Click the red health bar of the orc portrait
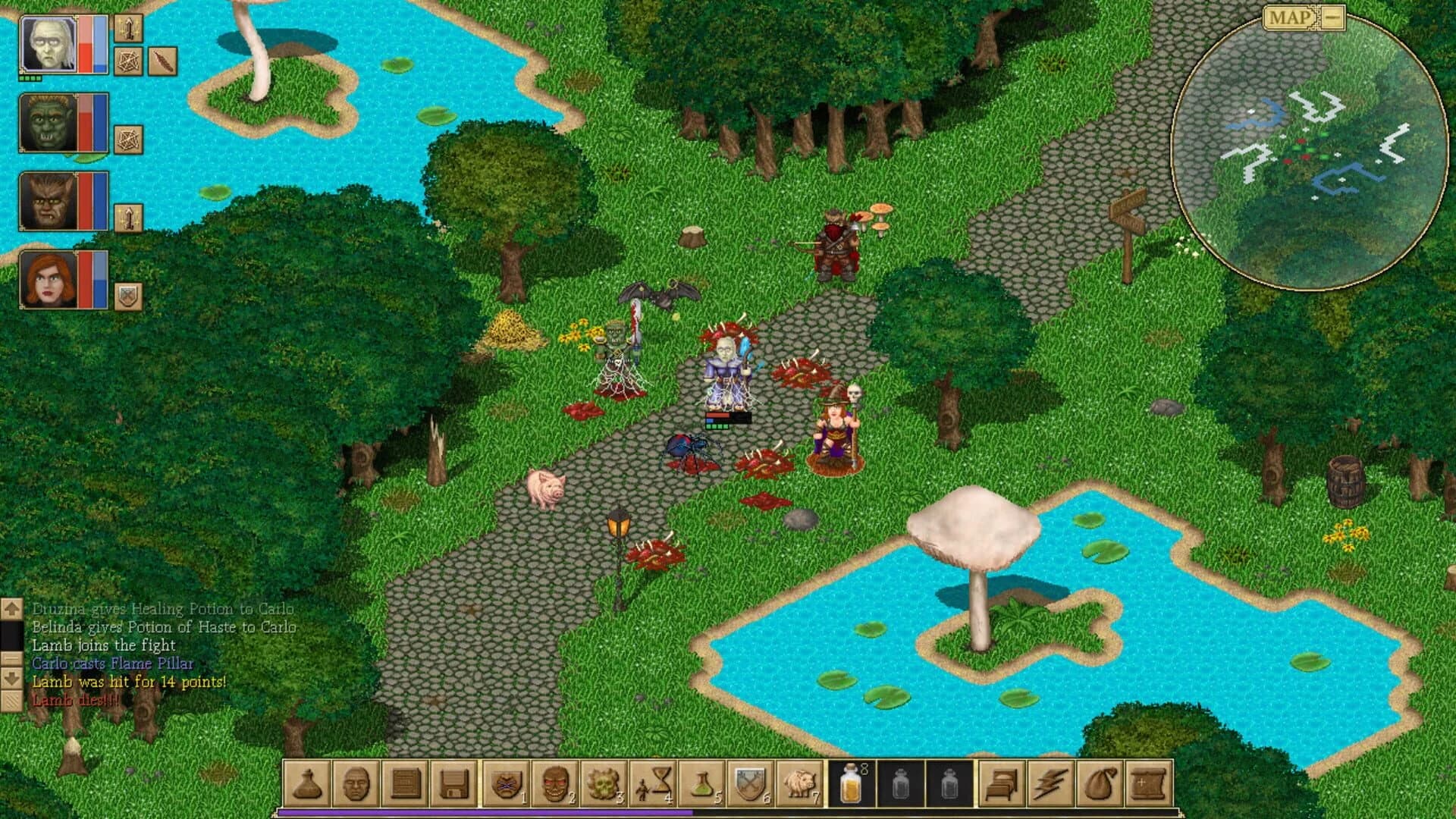This screenshot has width=1456, height=819. pos(85,127)
